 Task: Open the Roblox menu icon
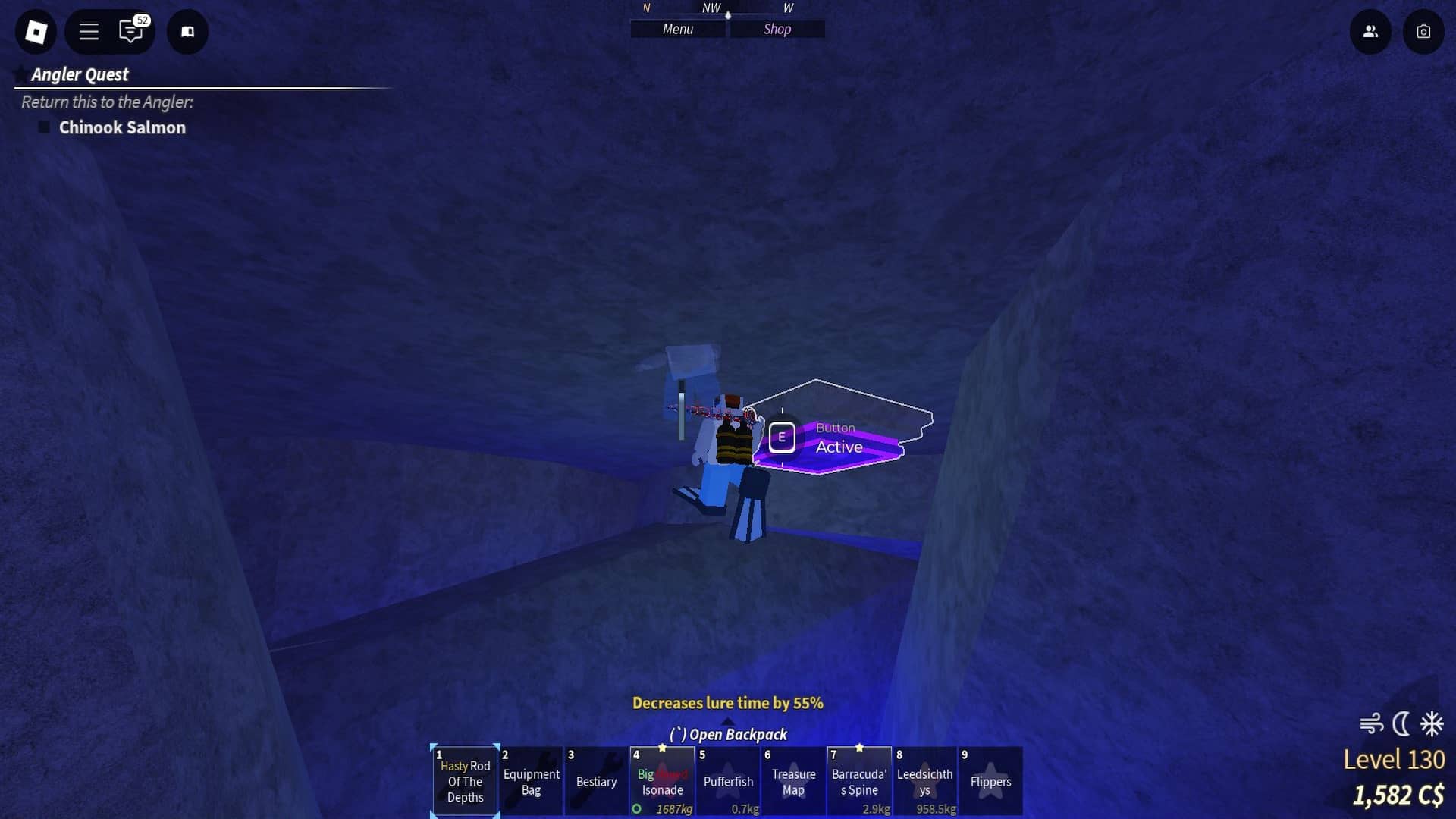click(x=35, y=32)
